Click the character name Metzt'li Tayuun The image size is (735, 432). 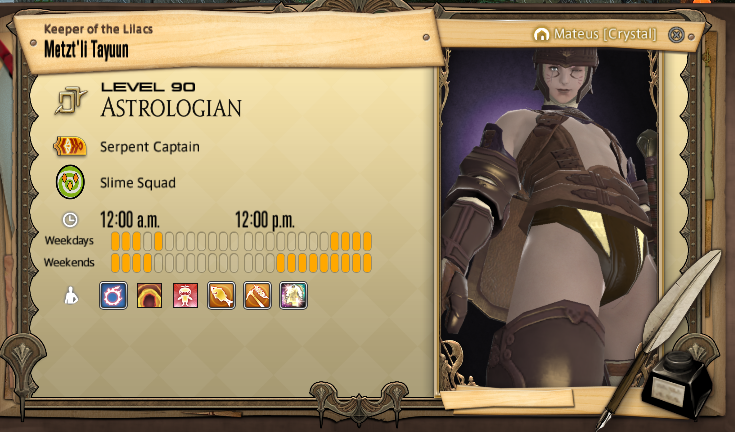pos(86,49)
